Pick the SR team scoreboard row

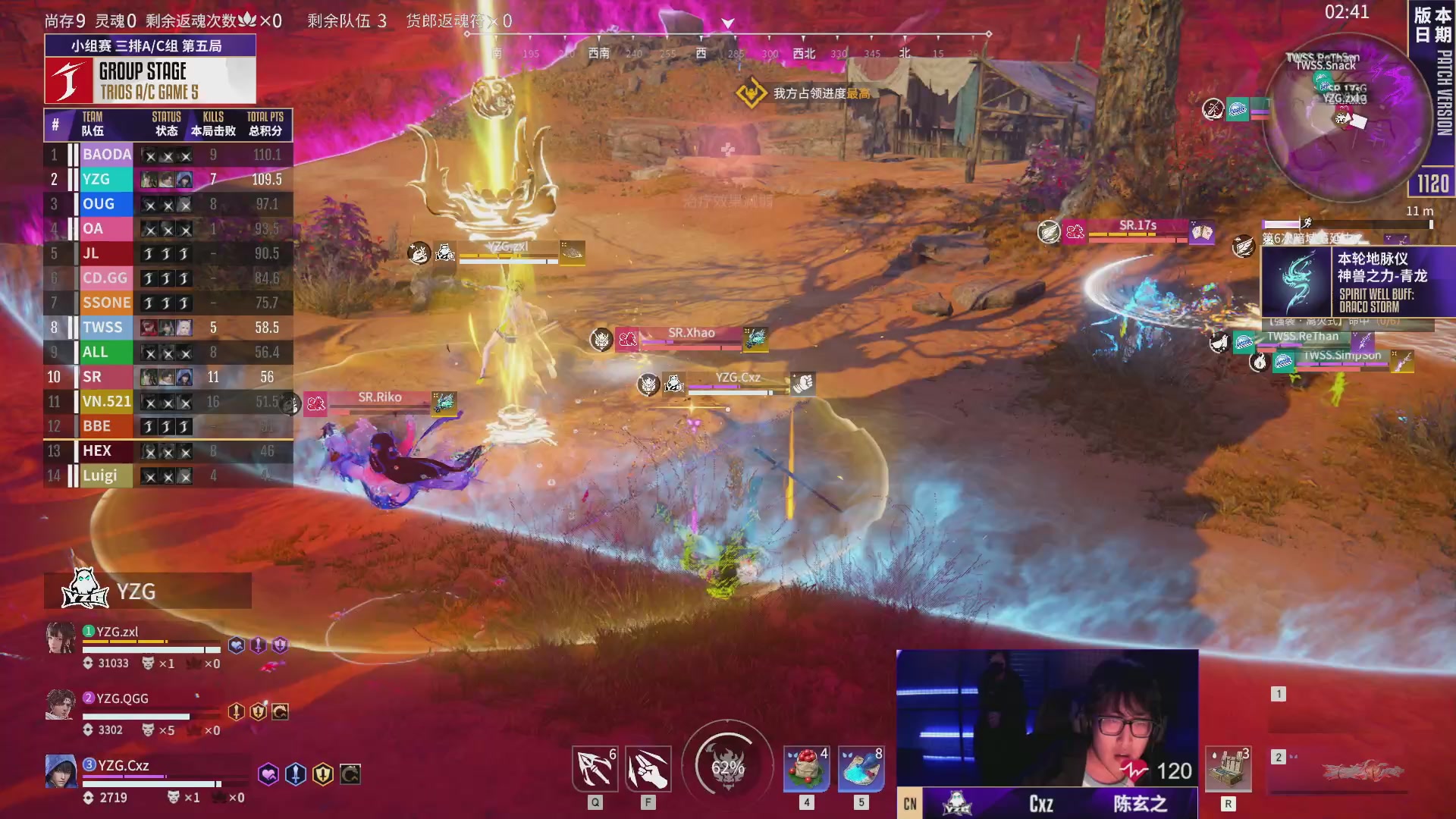(x=168, y=377)
